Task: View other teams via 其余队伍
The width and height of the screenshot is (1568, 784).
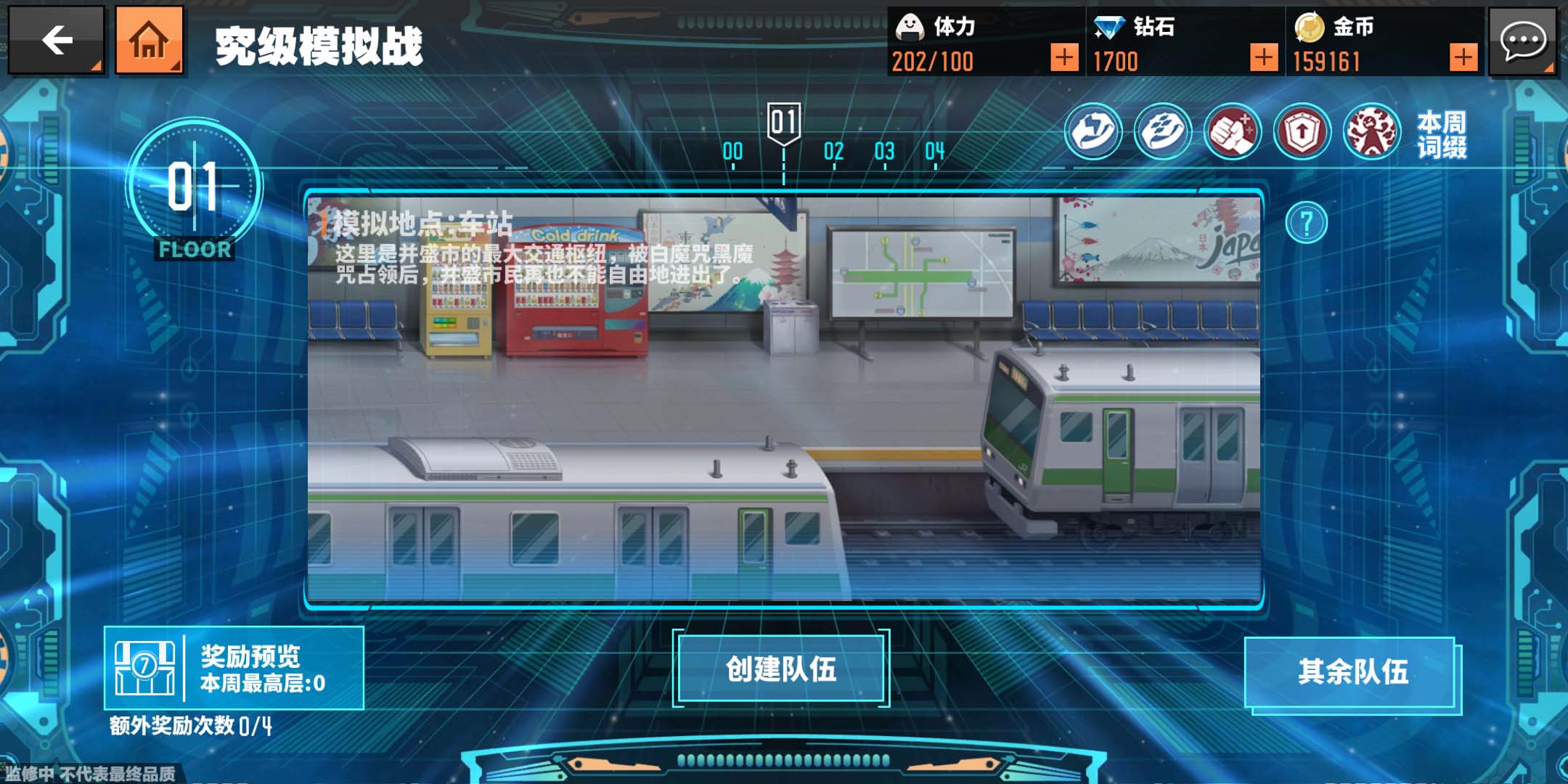Action: tap(1353, 672)
